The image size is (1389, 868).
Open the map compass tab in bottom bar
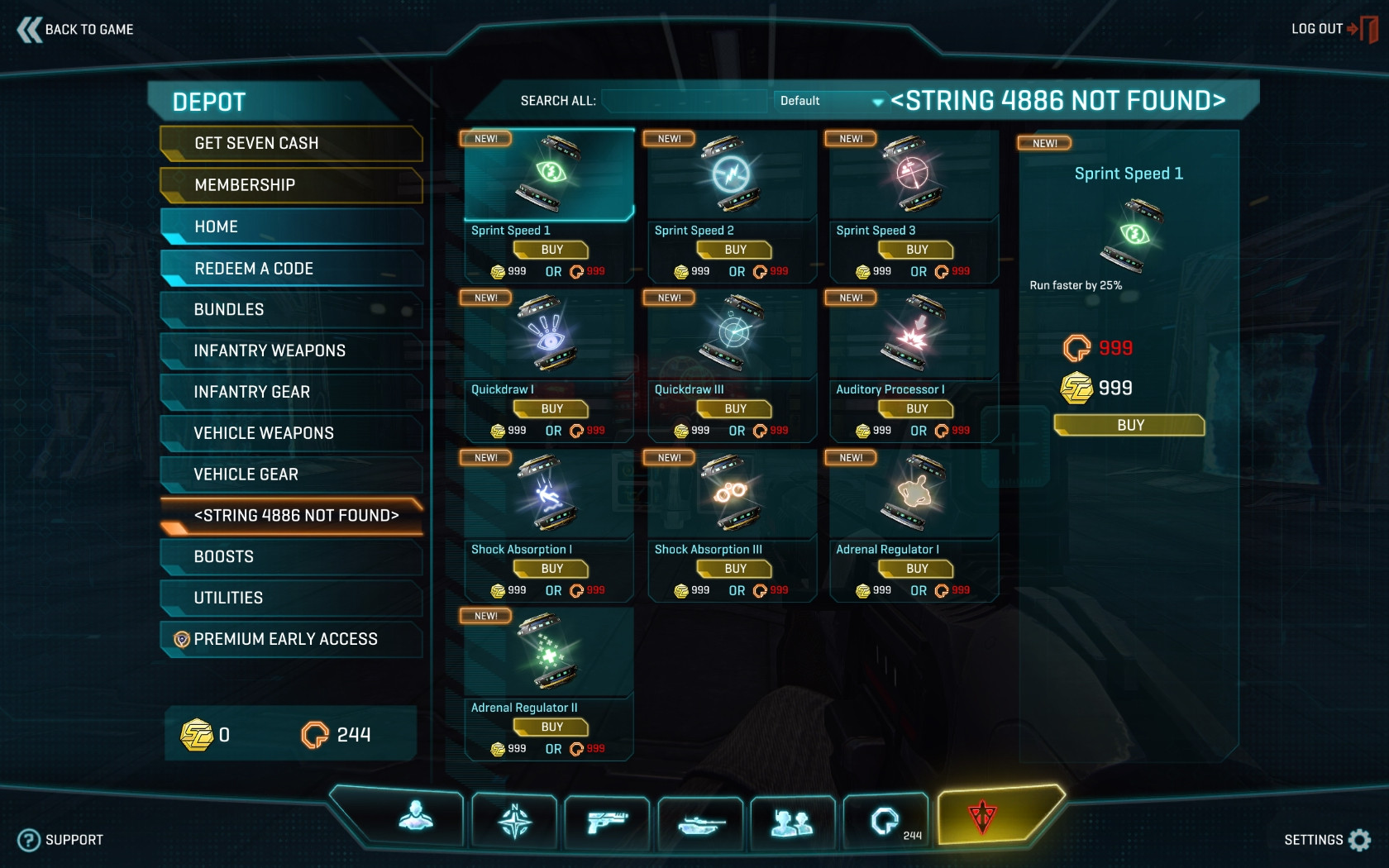[514, 821]
